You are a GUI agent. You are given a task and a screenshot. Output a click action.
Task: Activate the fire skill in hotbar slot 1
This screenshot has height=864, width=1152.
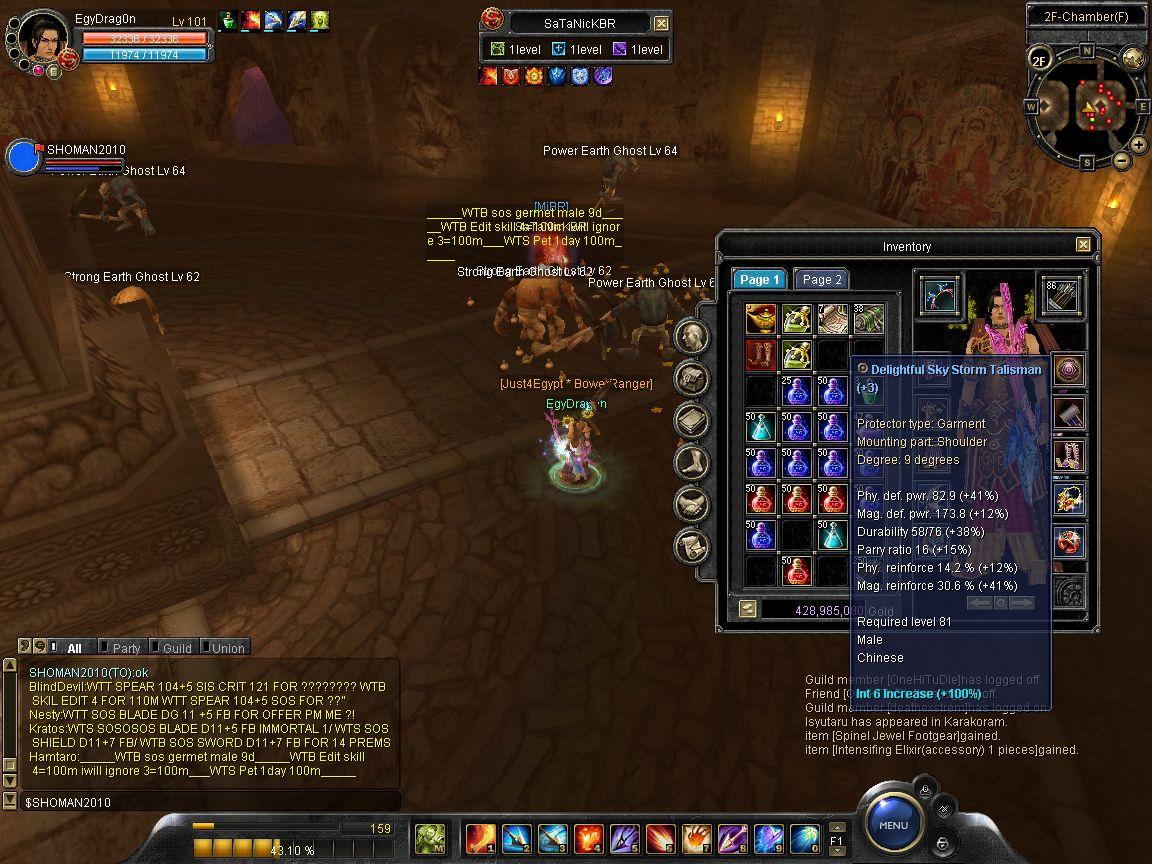click(x=480, y=837)
